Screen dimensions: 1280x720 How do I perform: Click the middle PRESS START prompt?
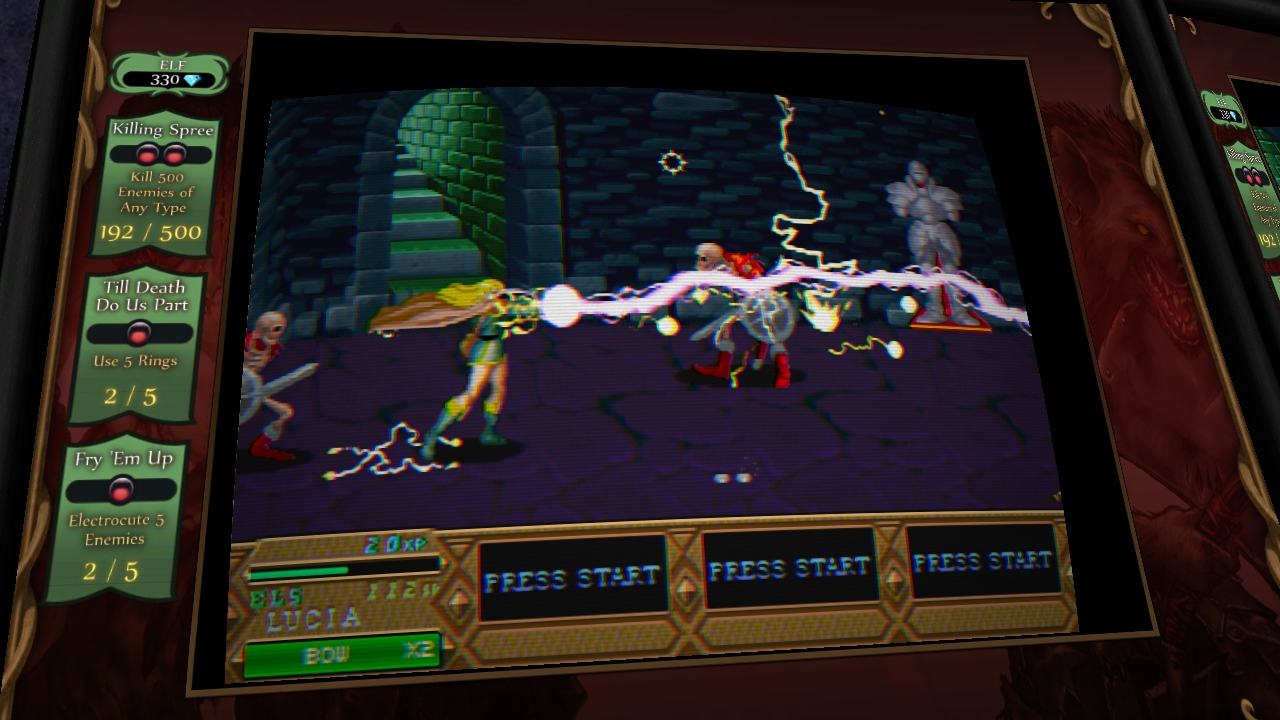point(789,566)
